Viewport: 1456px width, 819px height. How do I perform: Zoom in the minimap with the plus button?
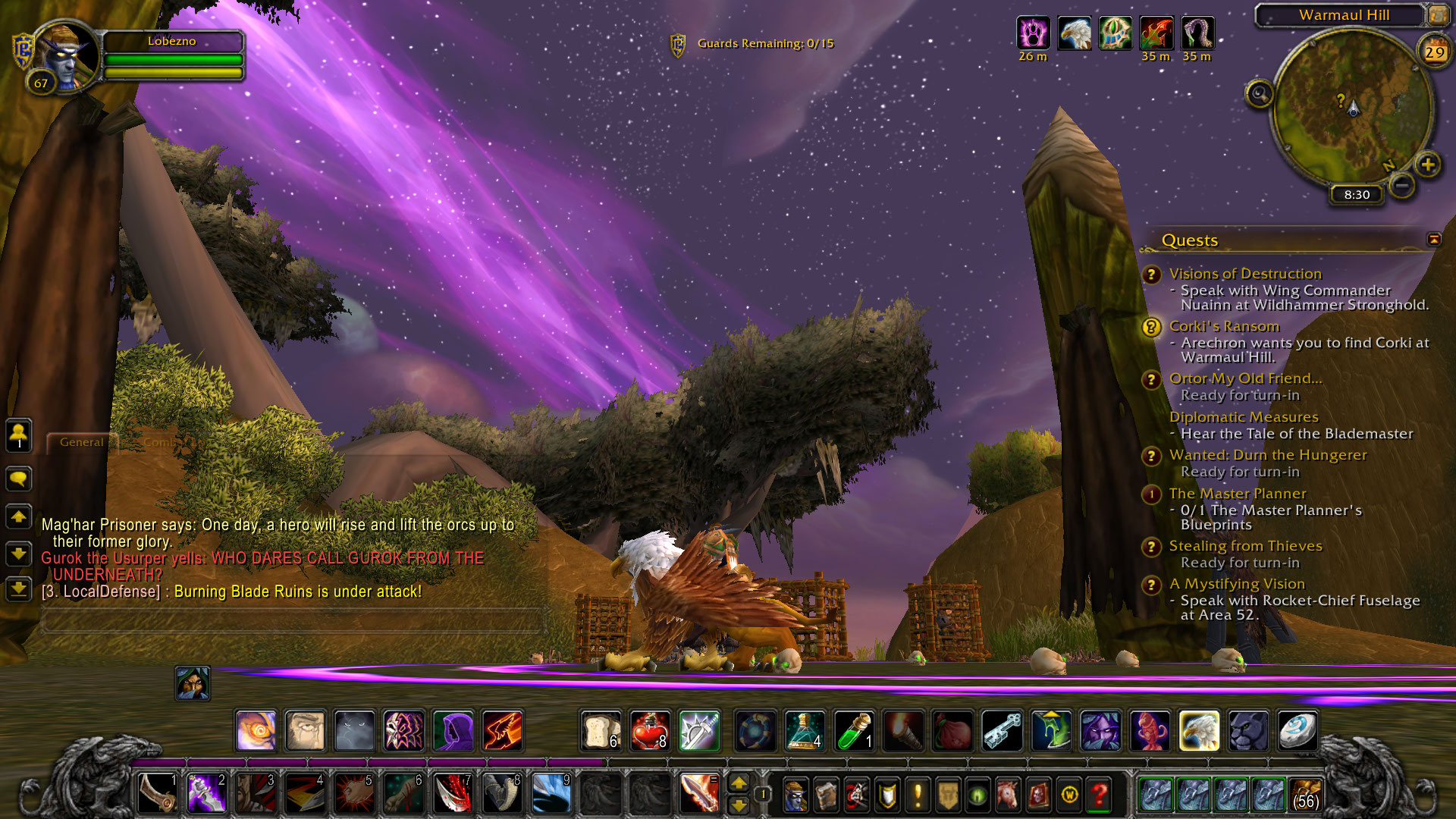pos(1428,165)
